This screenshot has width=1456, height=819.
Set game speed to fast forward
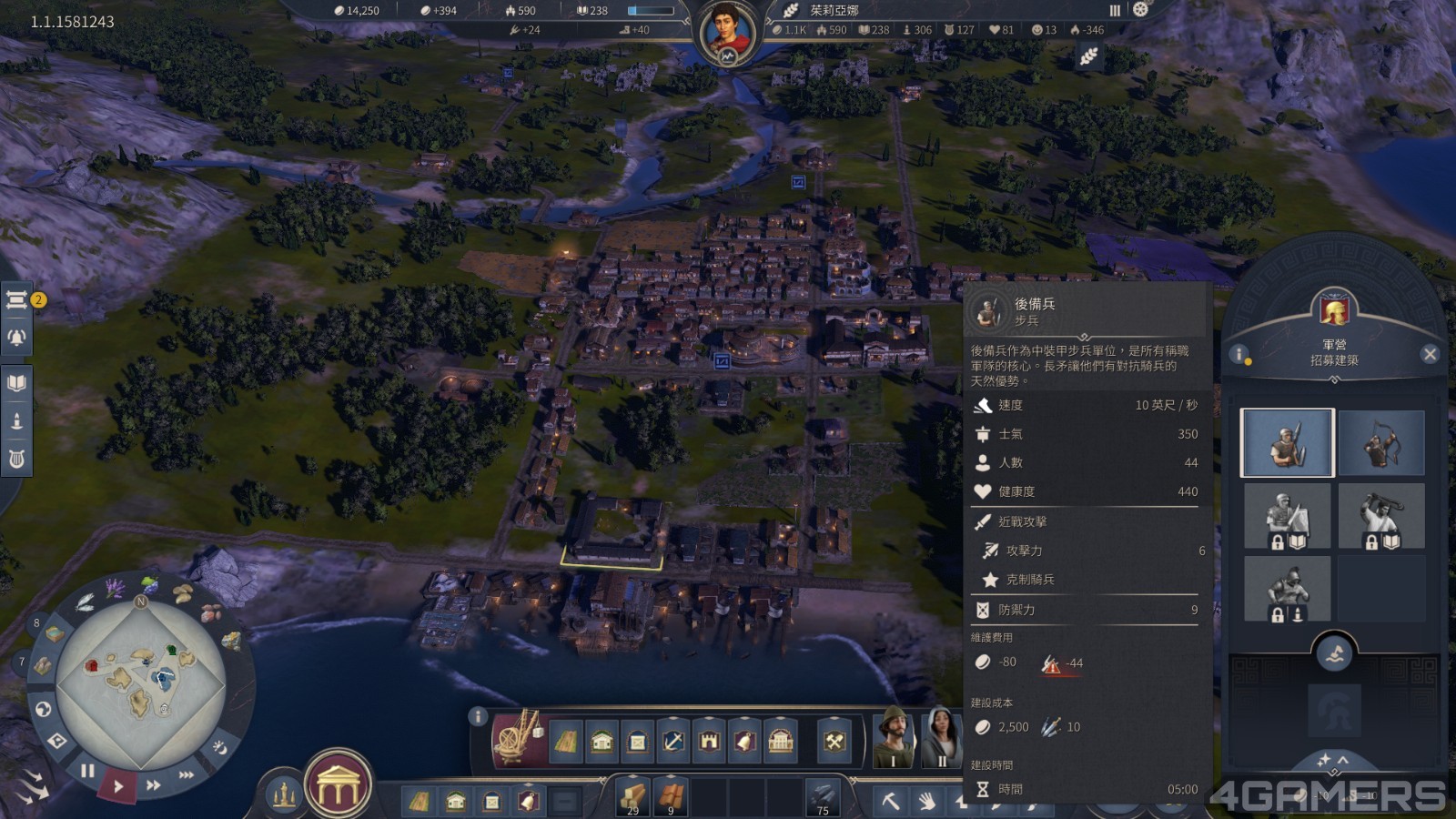(153, 784)
